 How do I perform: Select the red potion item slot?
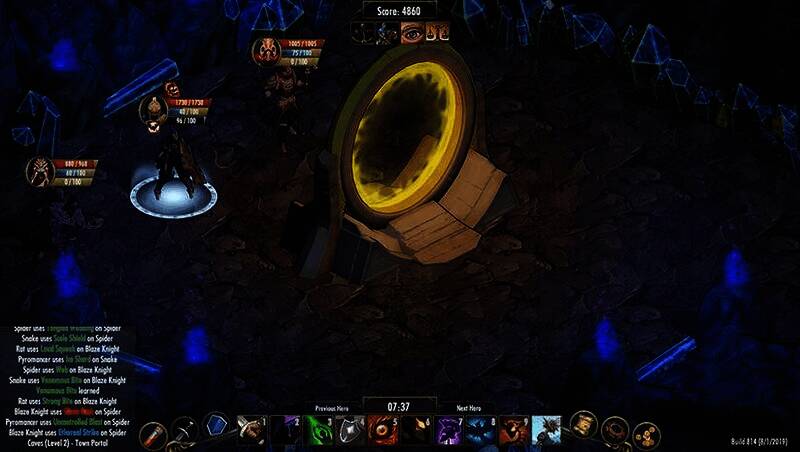click(x=153, y=432)
